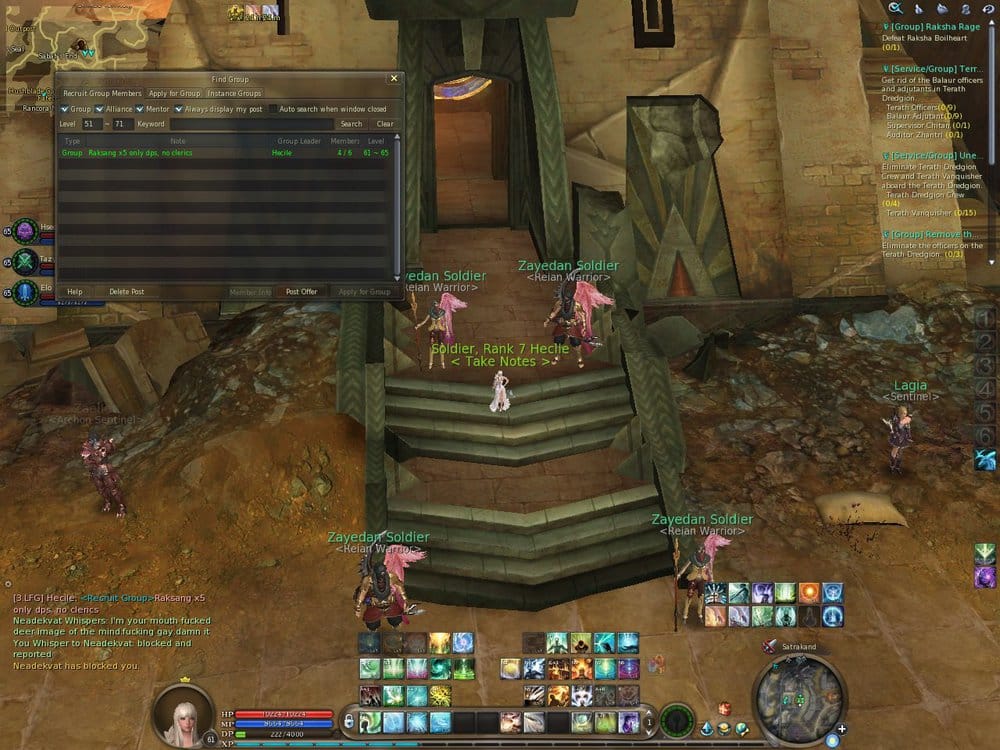Select the white-haired character portrait
This screenshot has height=750, width=1000.
click(x=183, y=715)
